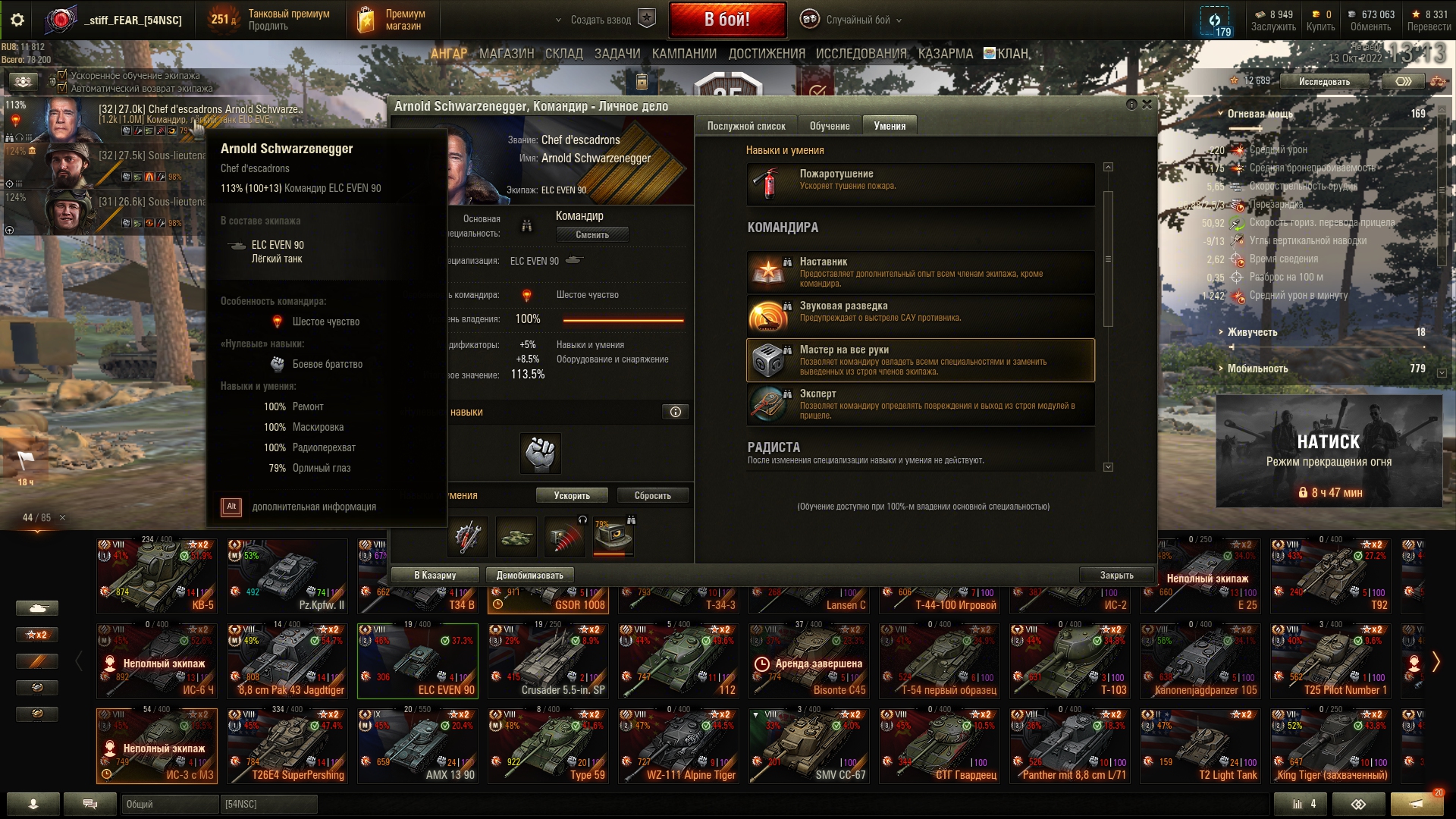
Task: Switch to the Обучение tab
Action: (x=829, y=126)
